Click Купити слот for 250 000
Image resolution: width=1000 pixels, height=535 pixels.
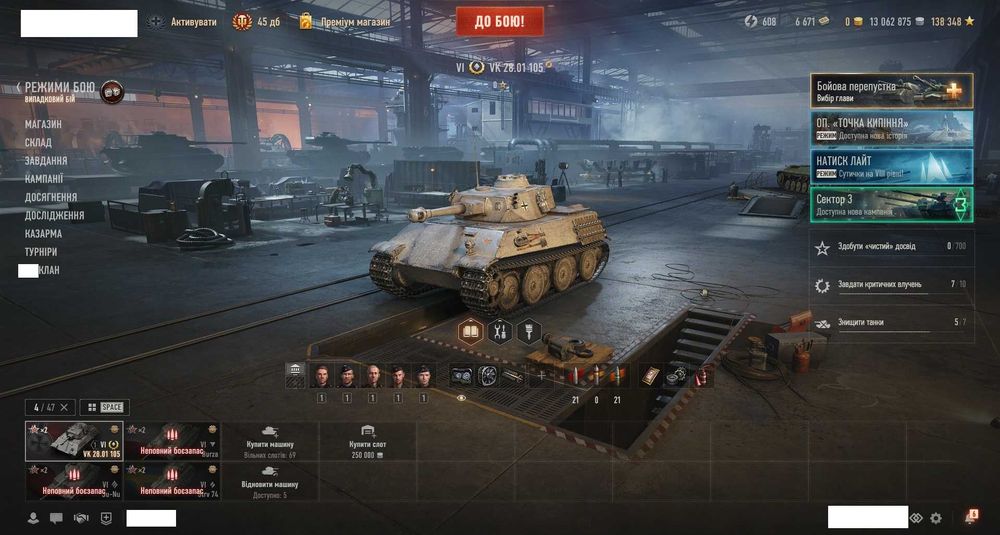pyautogui.click(x=366, y=441)
